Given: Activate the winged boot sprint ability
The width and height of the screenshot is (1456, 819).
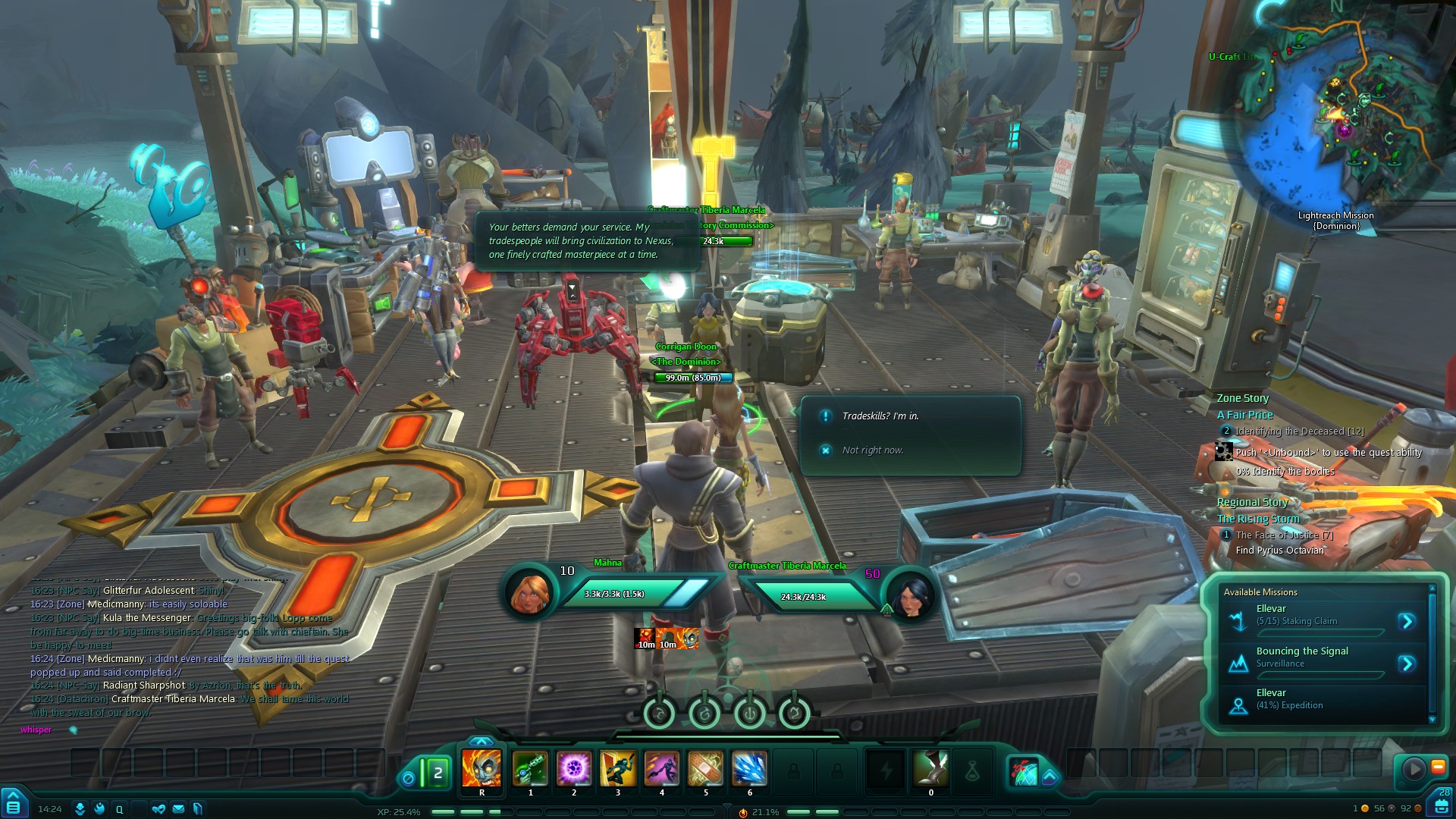Looking at the screenshot, I should click(x=930, y=768).
